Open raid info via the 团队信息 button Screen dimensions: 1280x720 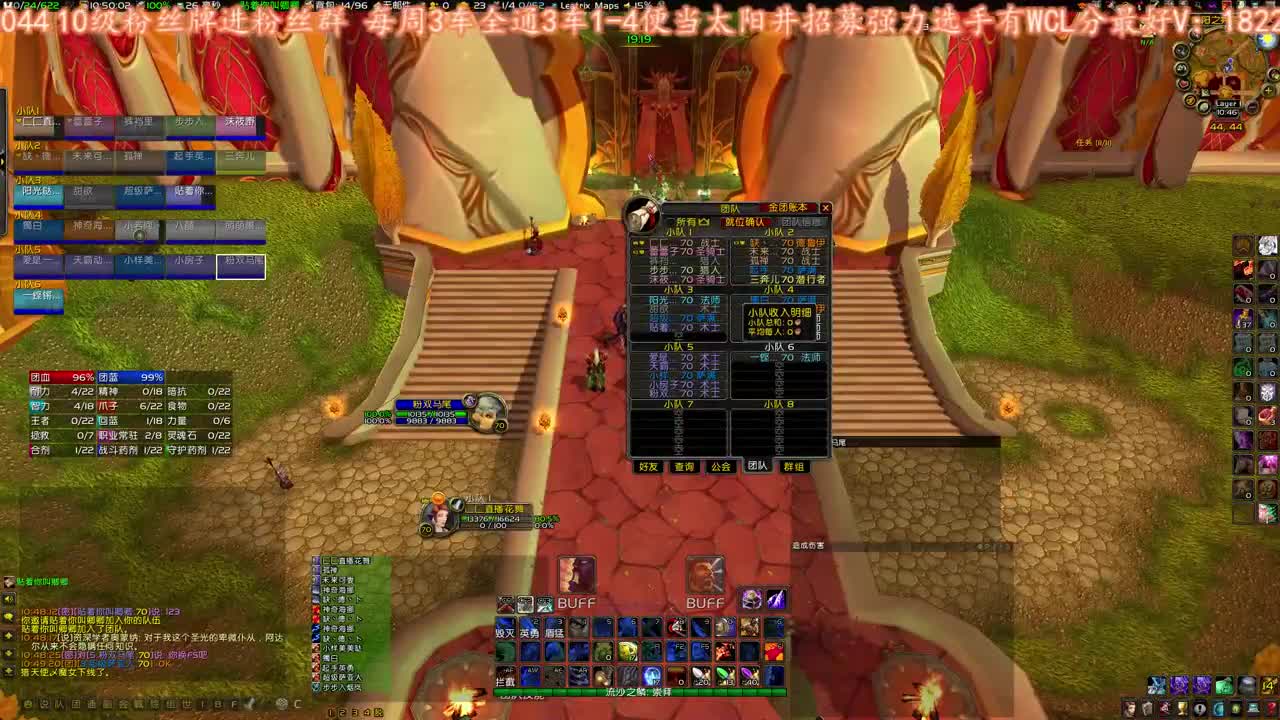pyautogui.click(x=801, y=222)
